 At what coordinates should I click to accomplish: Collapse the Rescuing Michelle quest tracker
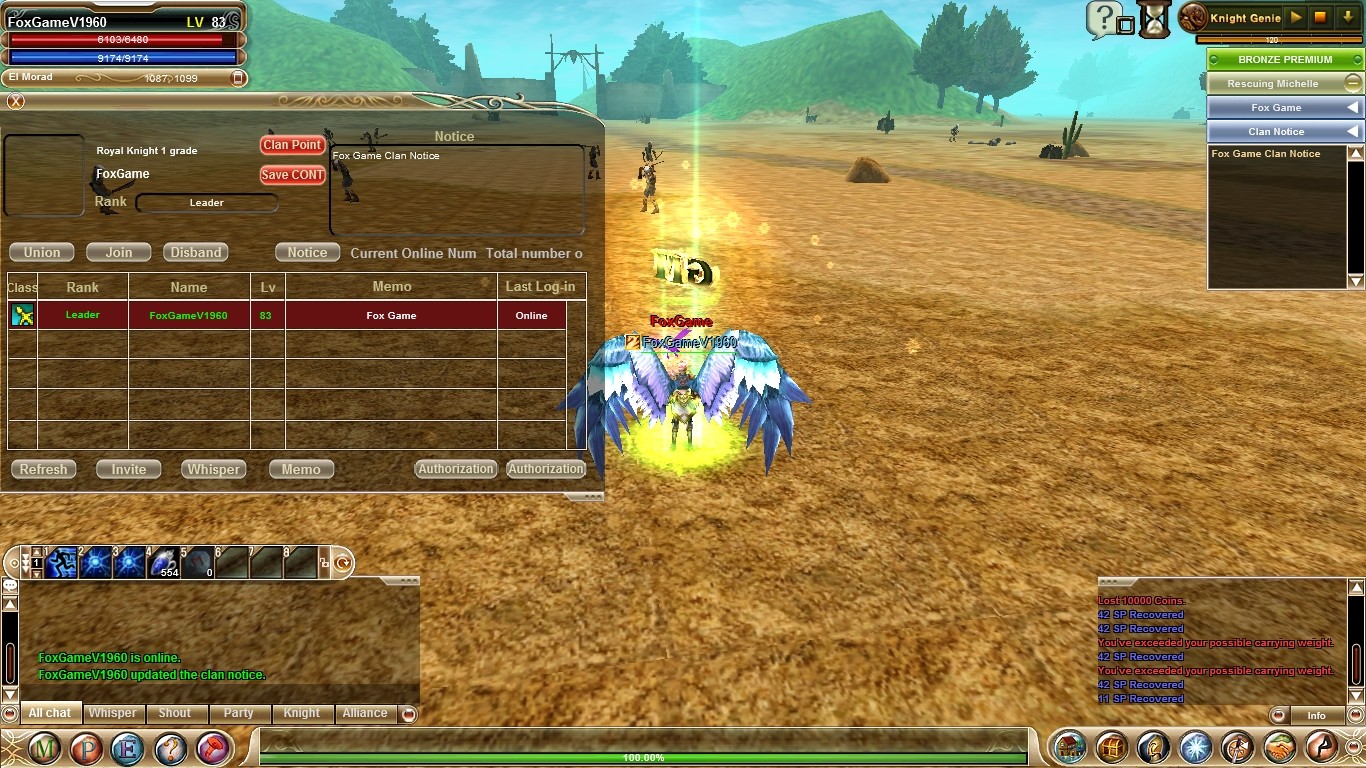click(x=1352, y=83)
